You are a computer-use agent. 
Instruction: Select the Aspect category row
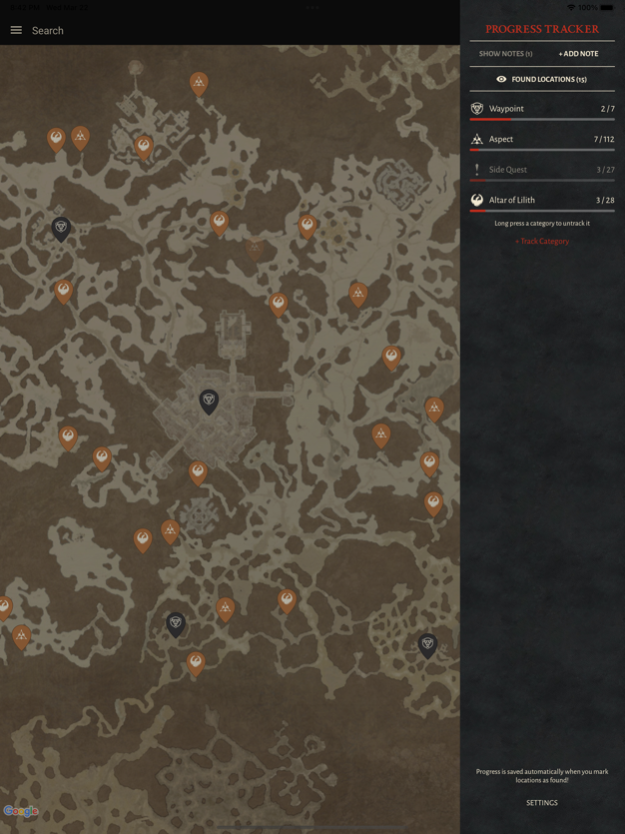click(542, 140)
